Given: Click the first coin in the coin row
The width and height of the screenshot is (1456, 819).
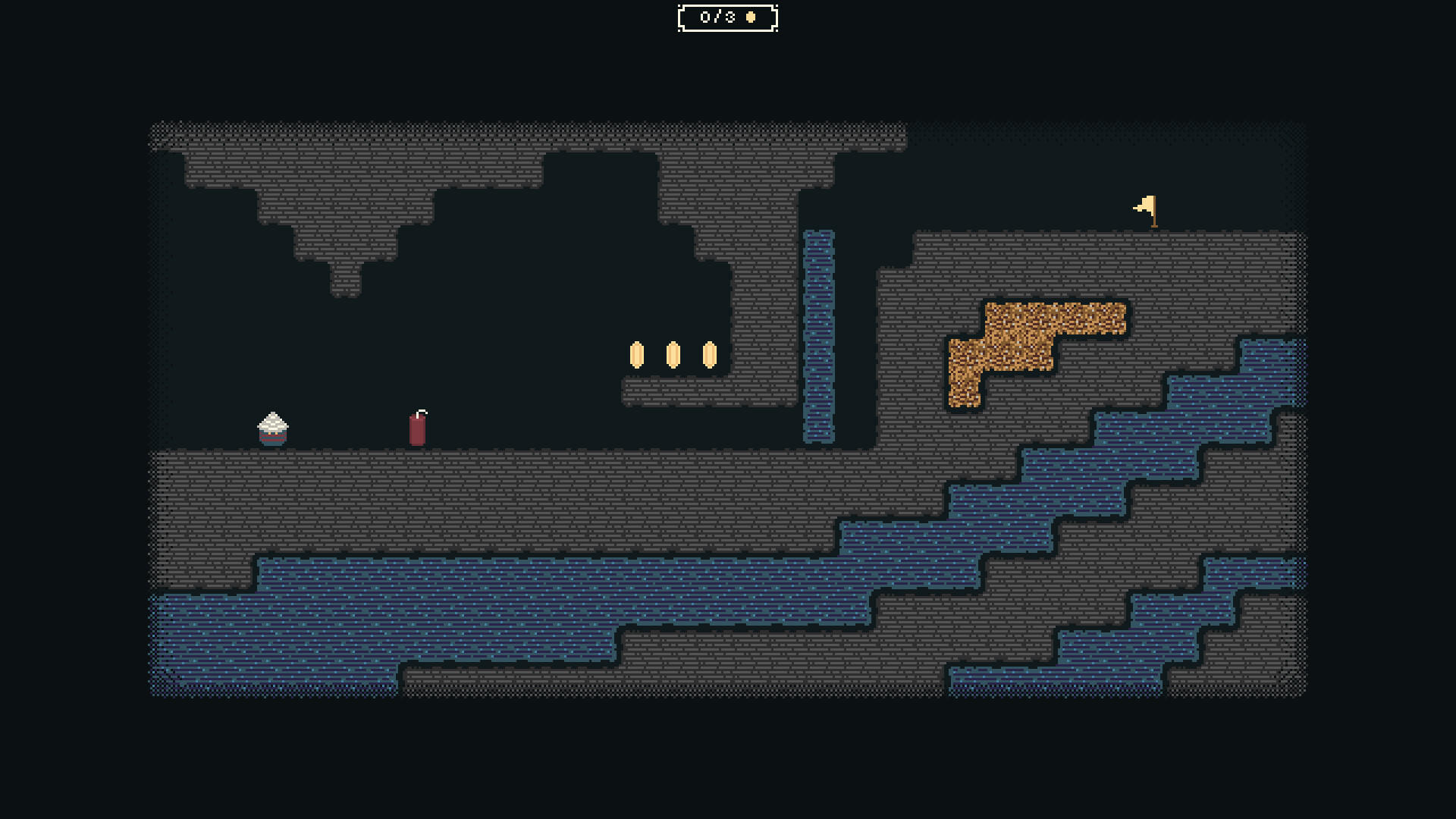Looking at the screenshot, I should click(637, 355).
